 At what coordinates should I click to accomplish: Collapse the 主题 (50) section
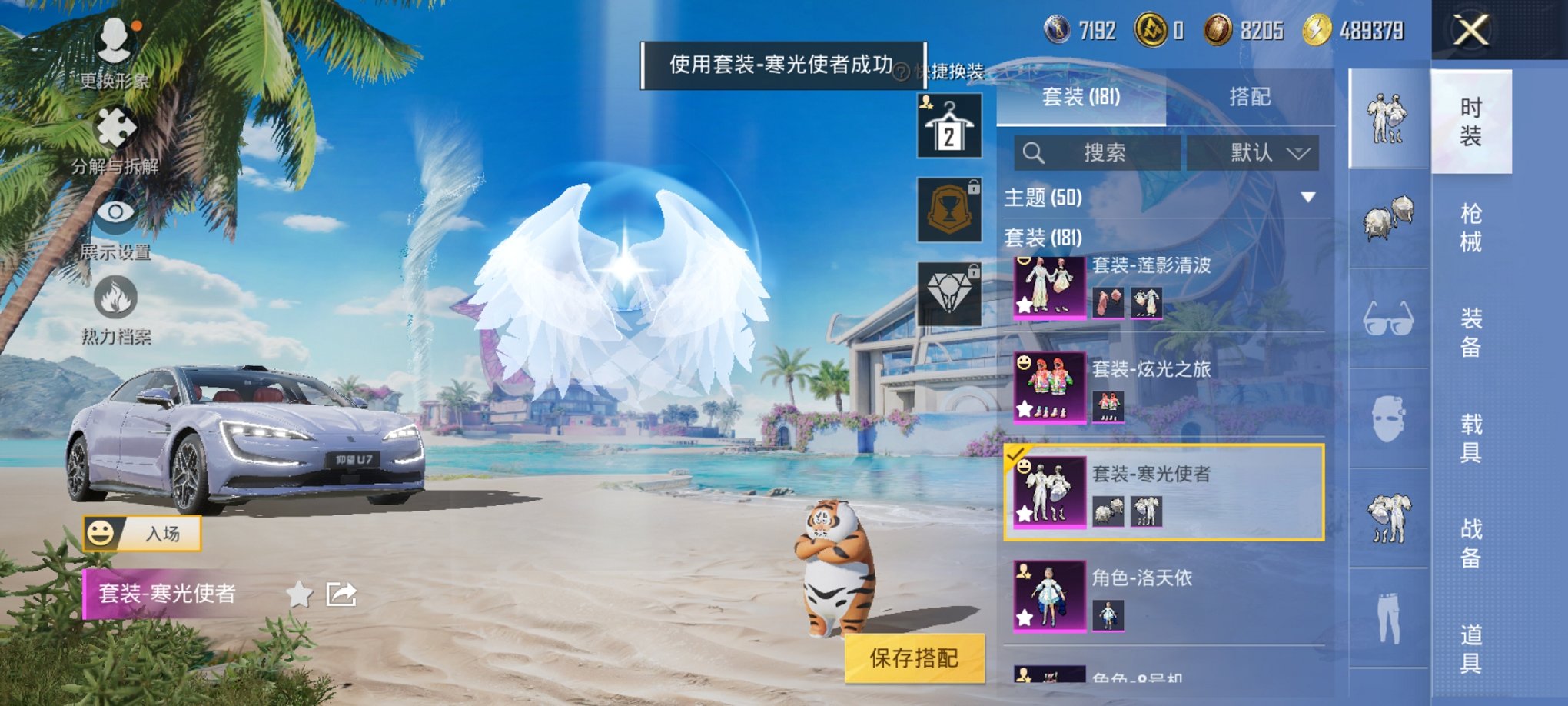[1311, 198]
